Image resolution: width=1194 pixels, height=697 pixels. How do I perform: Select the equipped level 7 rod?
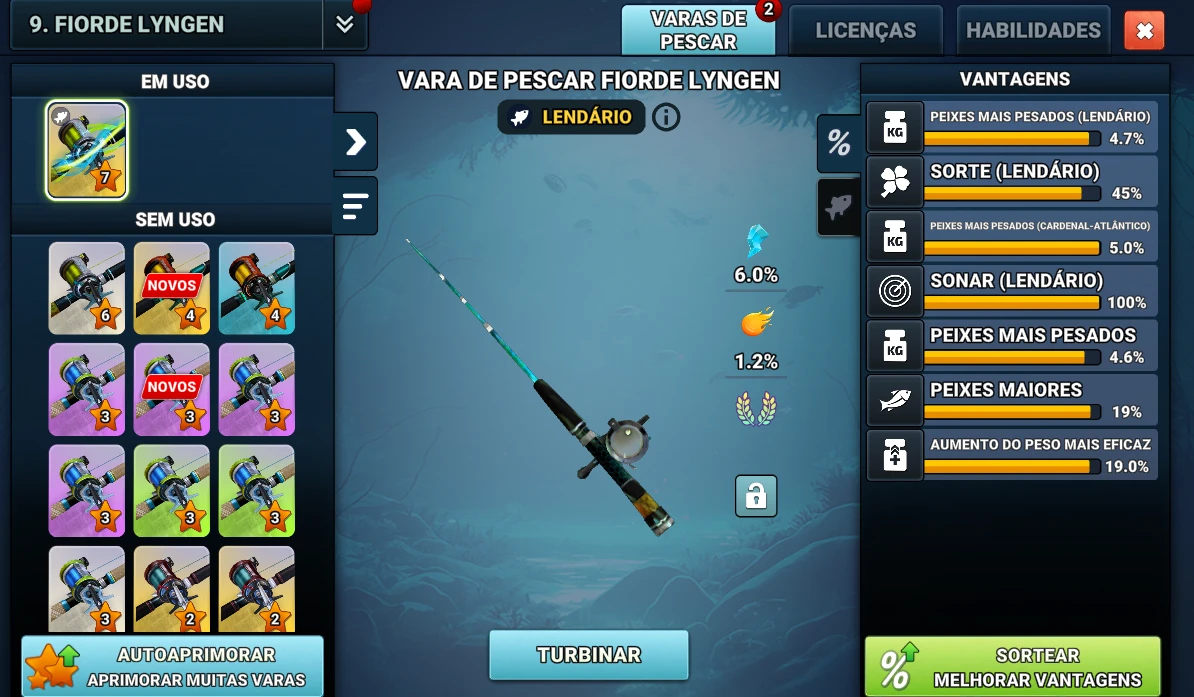87,150
